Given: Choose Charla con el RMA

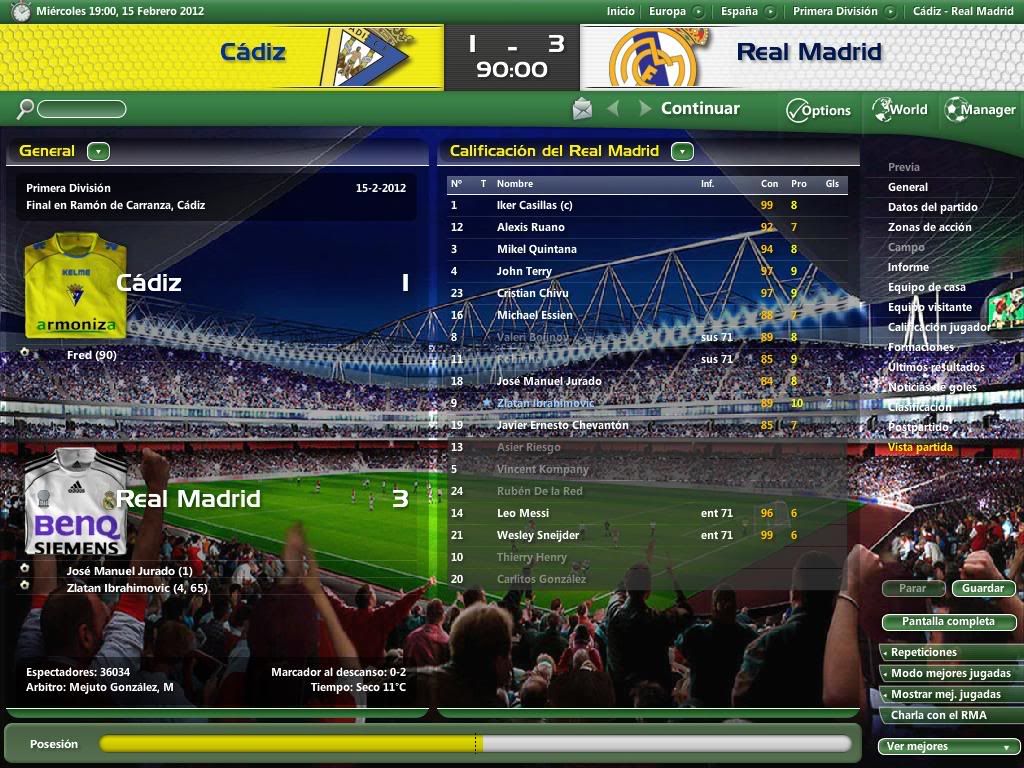Looking at the screenshot, I should click(948, 715).
